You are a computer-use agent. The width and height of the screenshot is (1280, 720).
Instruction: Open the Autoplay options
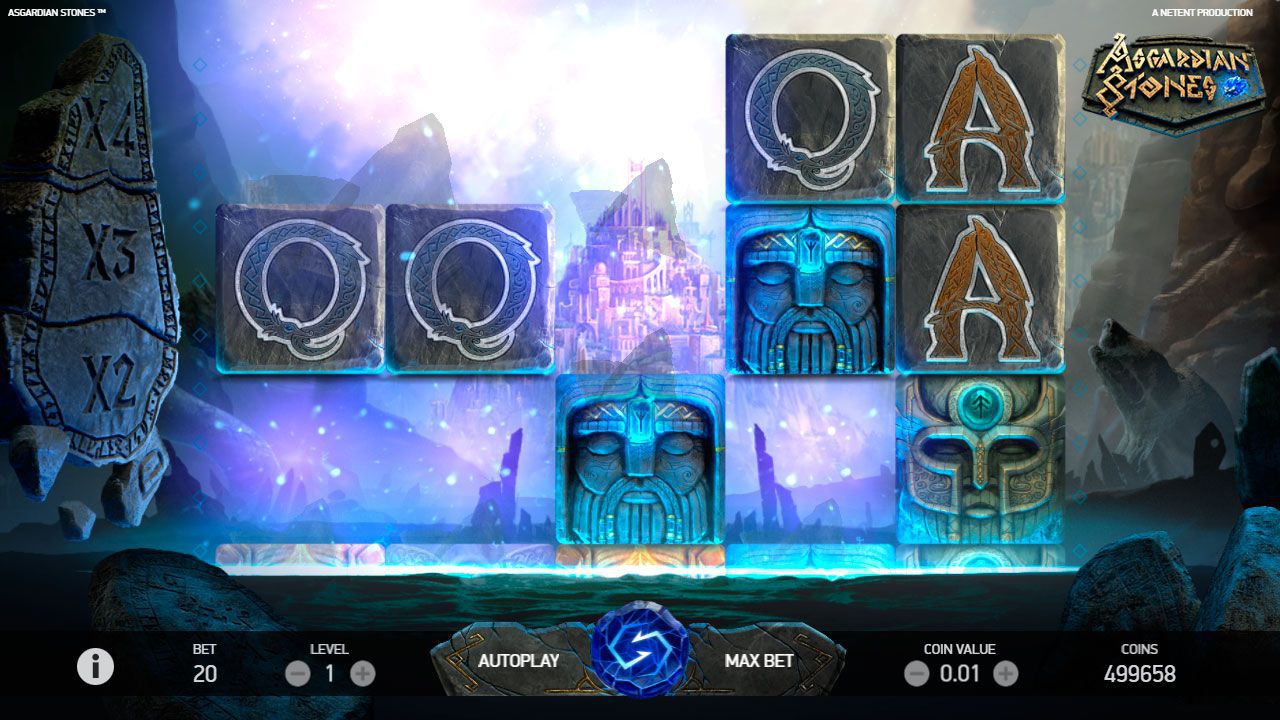point(518,661)
